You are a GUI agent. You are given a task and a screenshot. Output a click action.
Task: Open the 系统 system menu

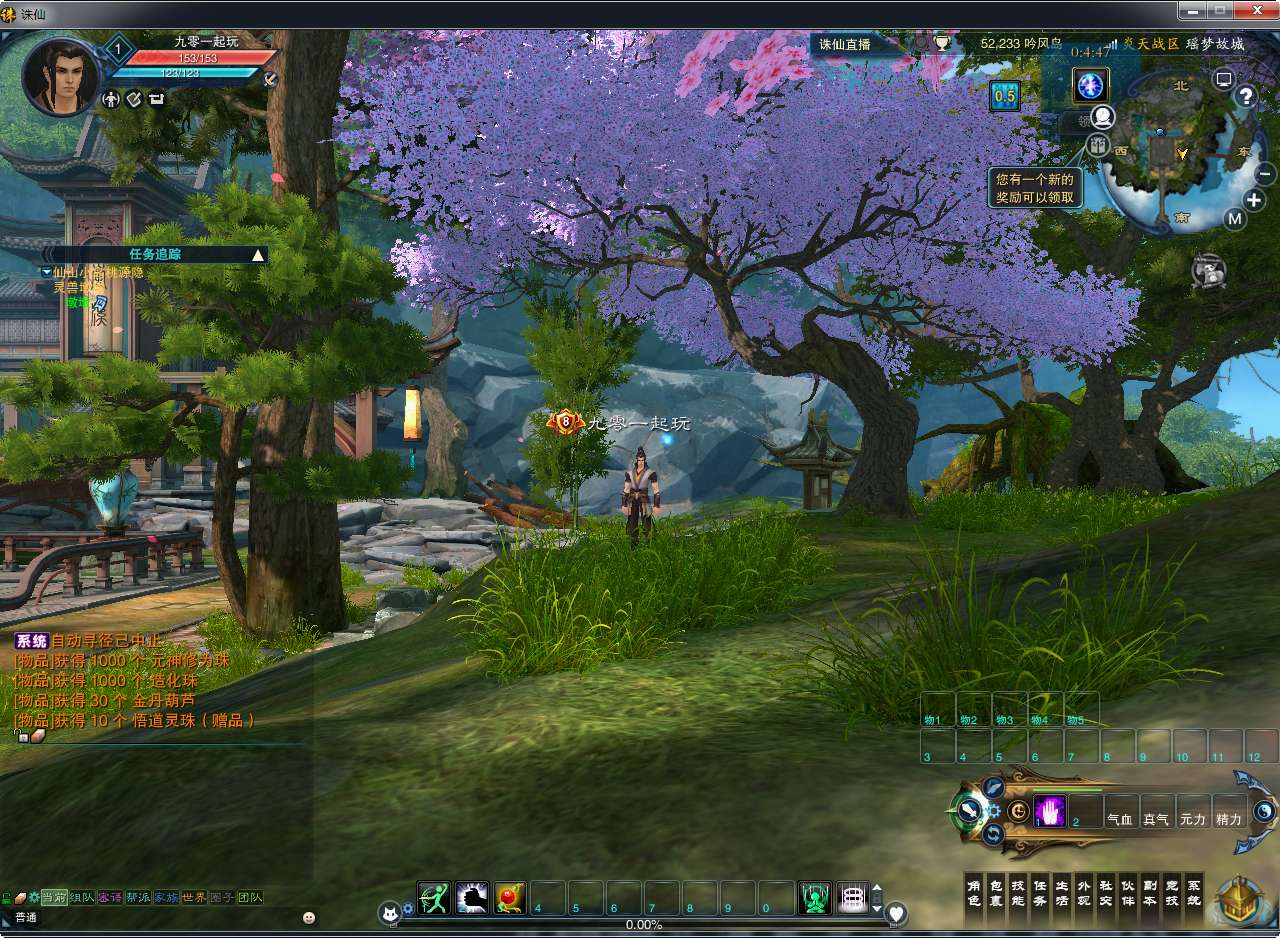(x=1193, y=893)
